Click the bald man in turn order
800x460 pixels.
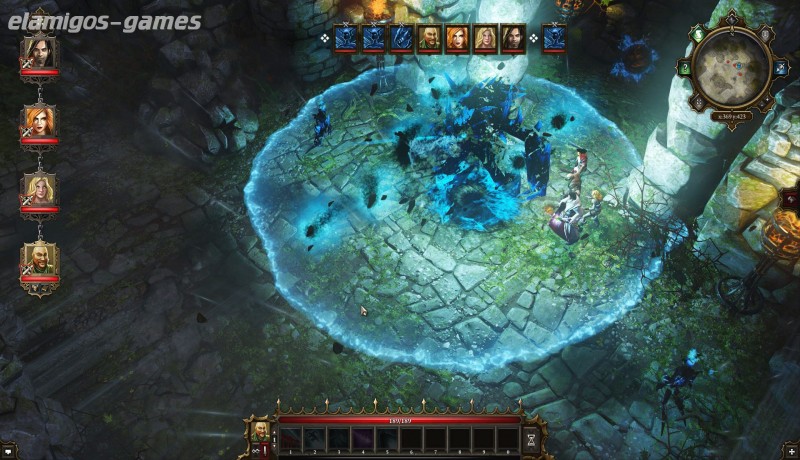tap(429, 38)
